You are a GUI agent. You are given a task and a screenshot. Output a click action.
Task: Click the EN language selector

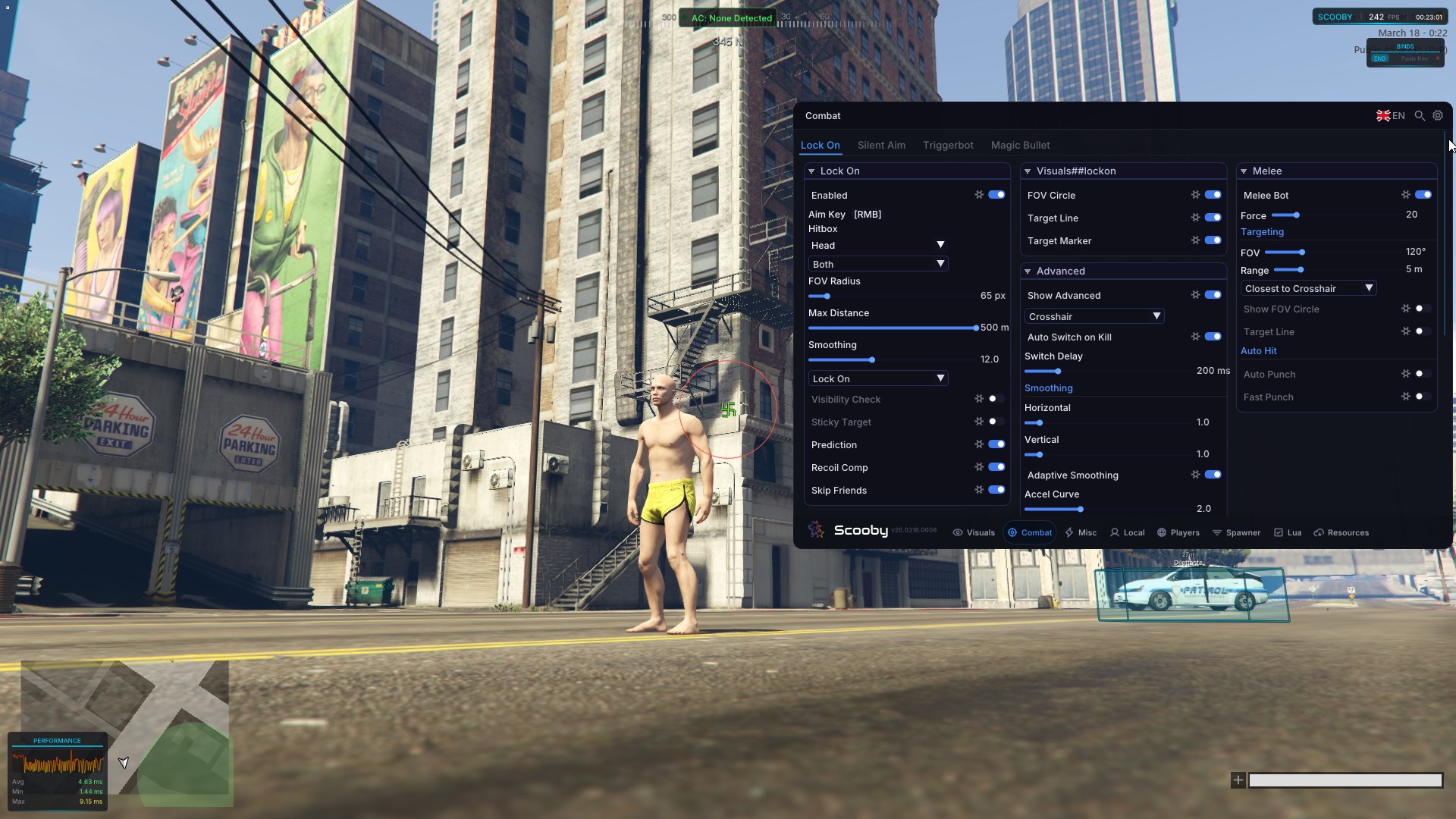click(x=1390, y=115)
